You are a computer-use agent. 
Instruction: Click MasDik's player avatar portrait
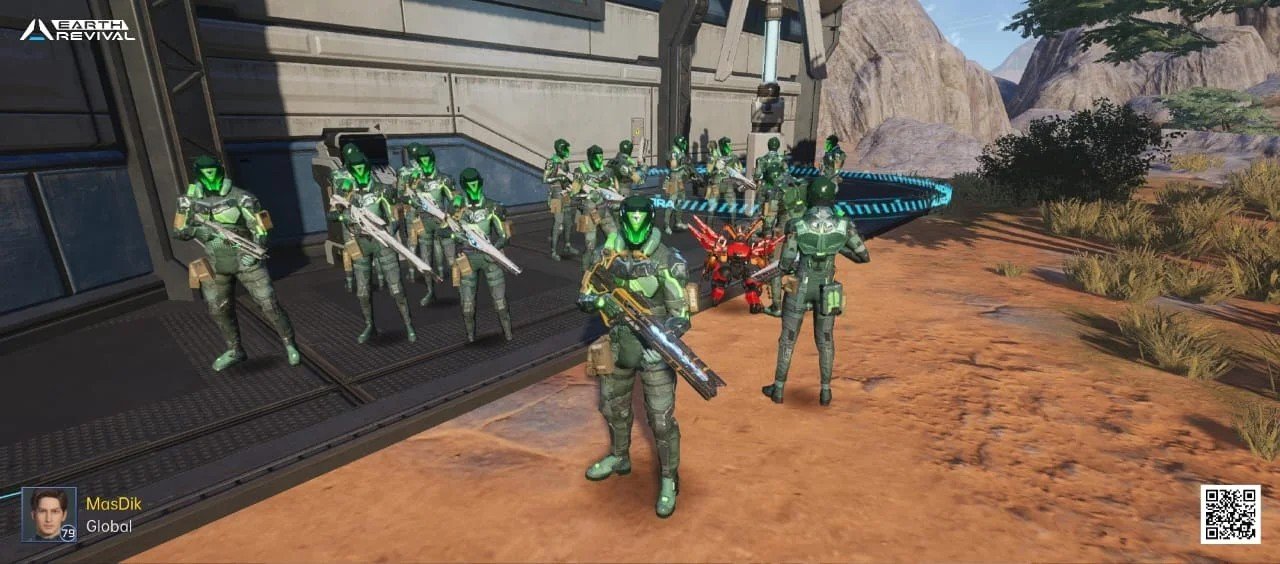[48, 514]
